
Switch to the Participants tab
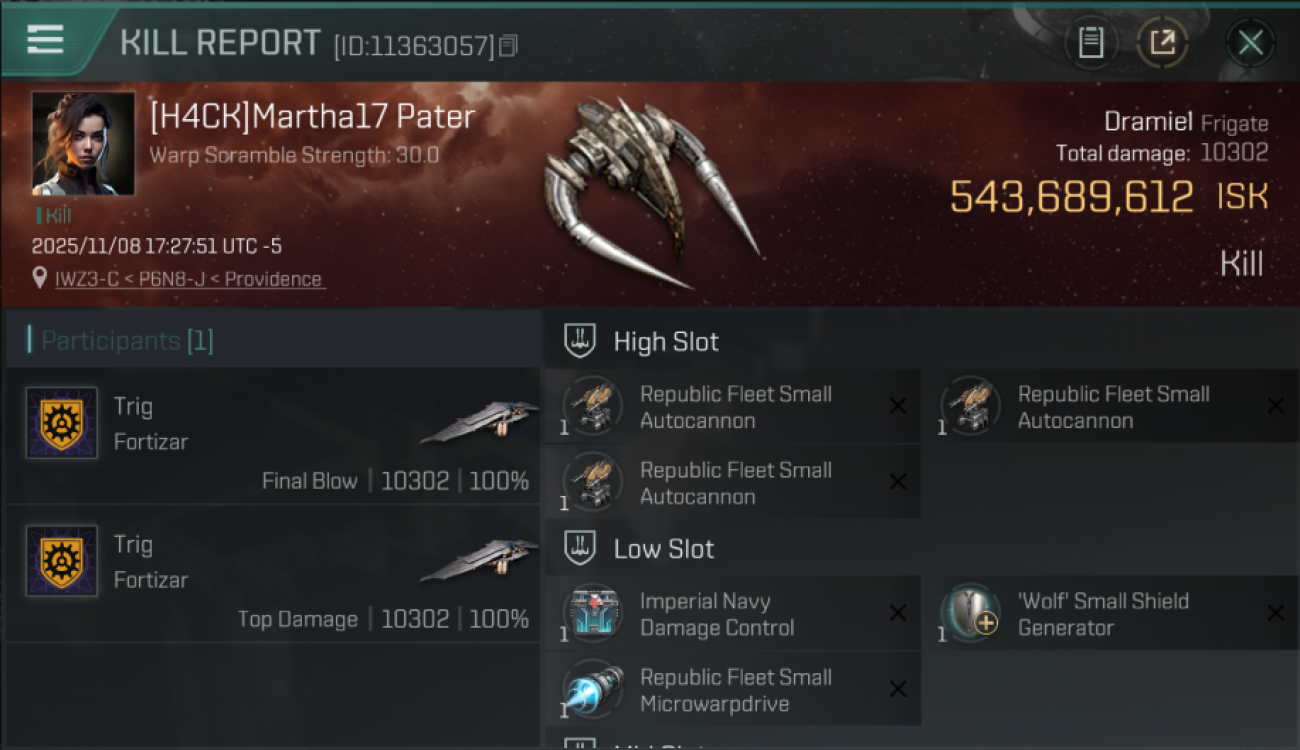pyautogui.click(x=110, y=340)
